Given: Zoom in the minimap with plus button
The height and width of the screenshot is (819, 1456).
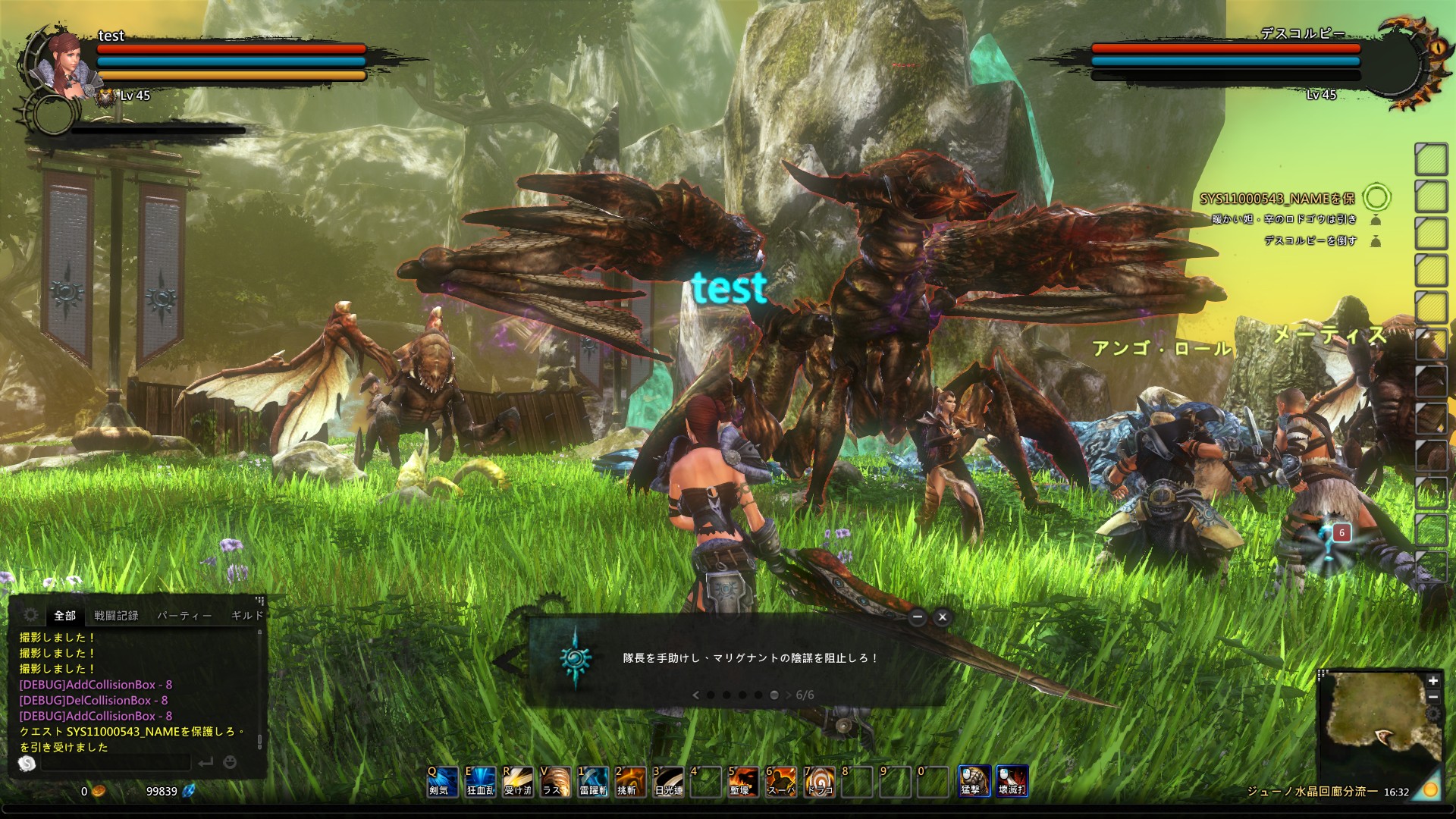Looking at the screenshot, I should [1433, 681].
